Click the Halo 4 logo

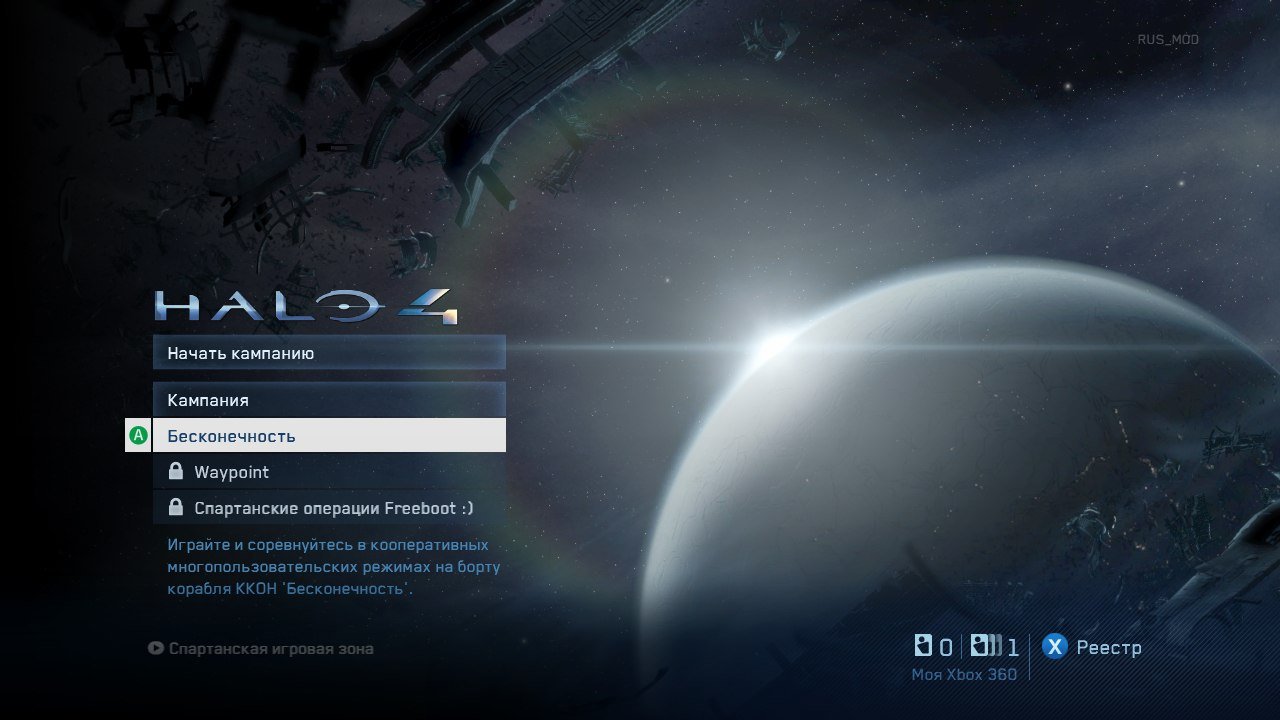click(305, 305)
